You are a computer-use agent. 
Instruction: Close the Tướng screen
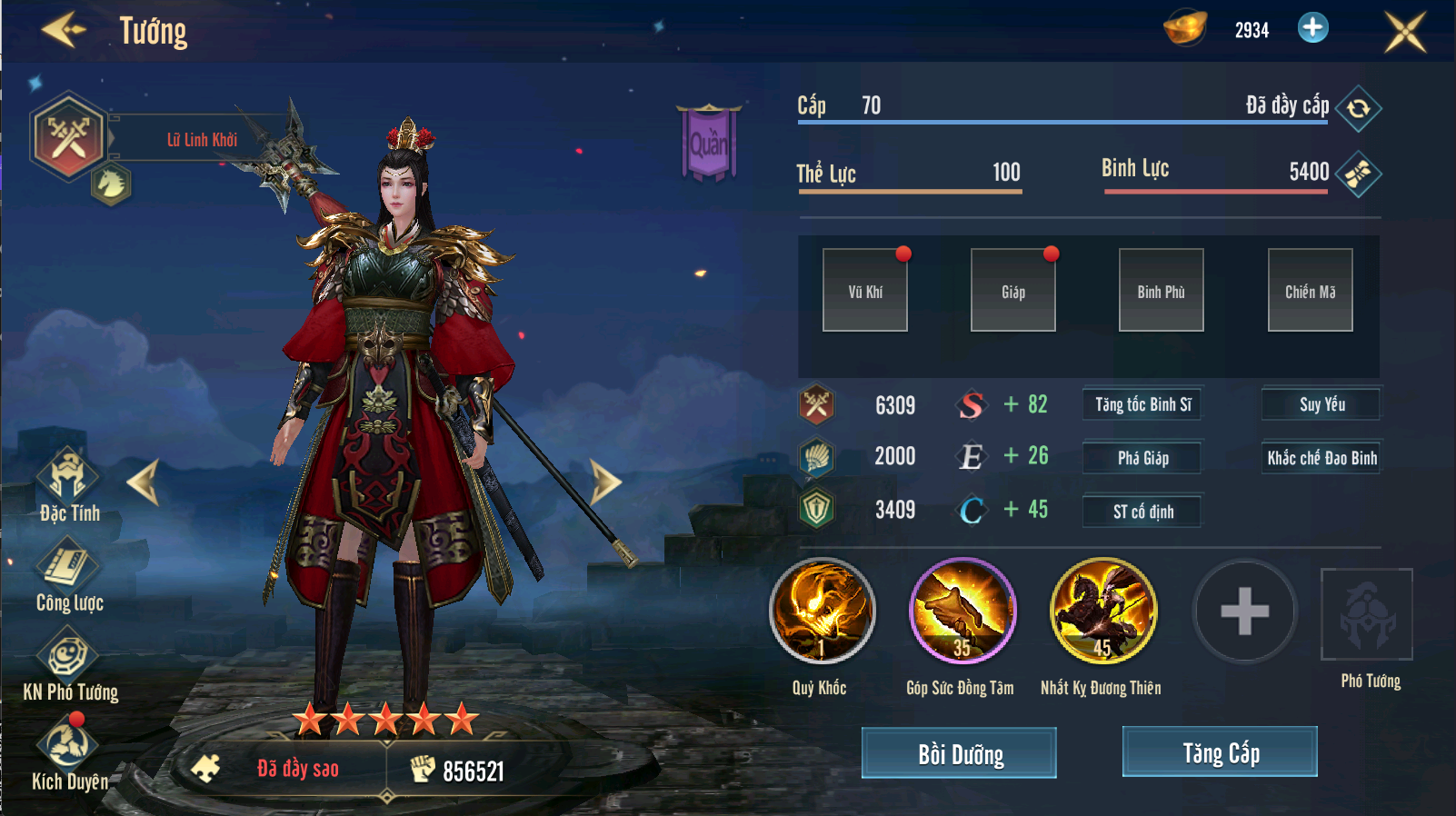(1405, 32)
